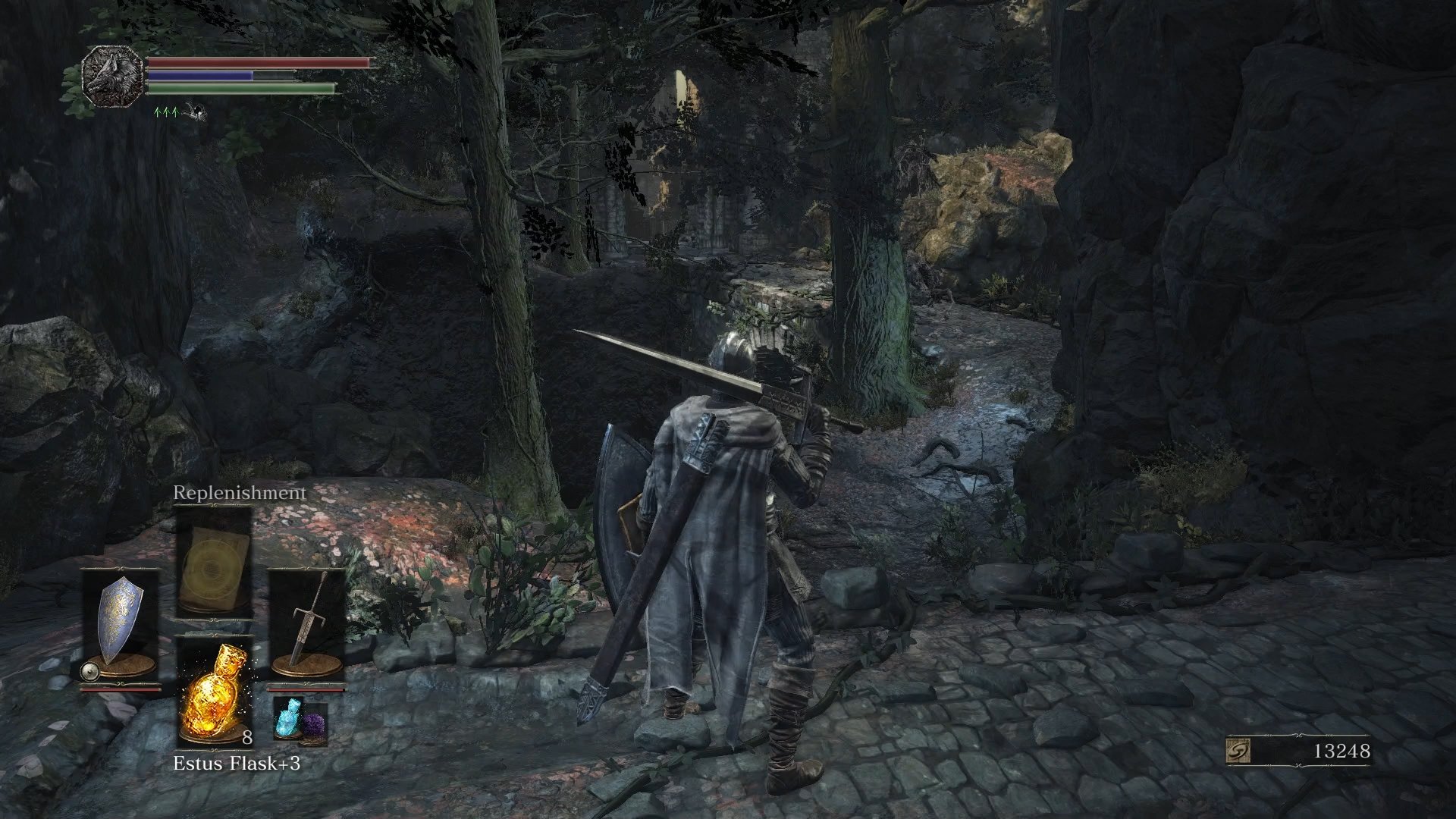Screen dimensions: 1456x819
Task: Click the green stamina bar
Action: coord(239,86)
